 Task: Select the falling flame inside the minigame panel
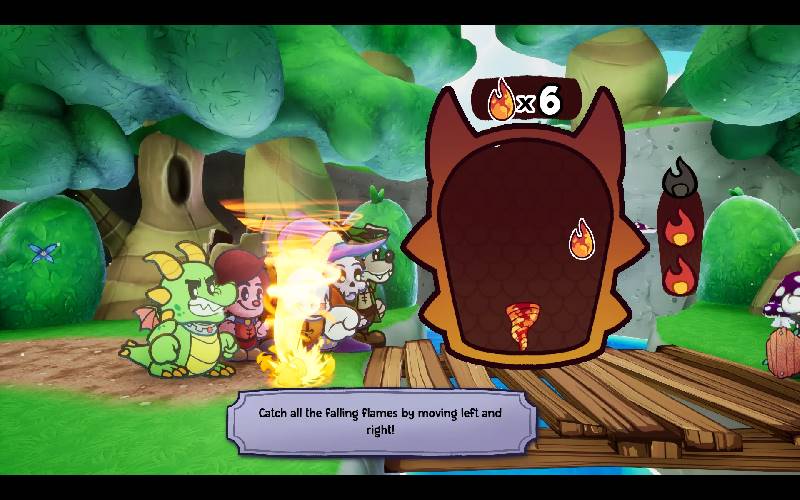tap(581, 240)
